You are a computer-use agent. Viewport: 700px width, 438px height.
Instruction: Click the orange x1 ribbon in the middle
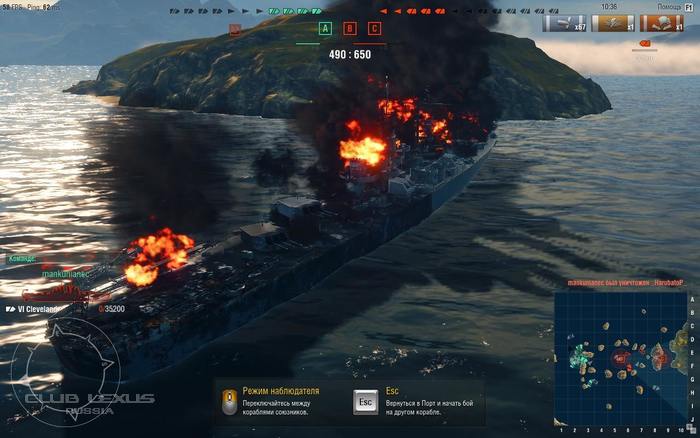612,22
